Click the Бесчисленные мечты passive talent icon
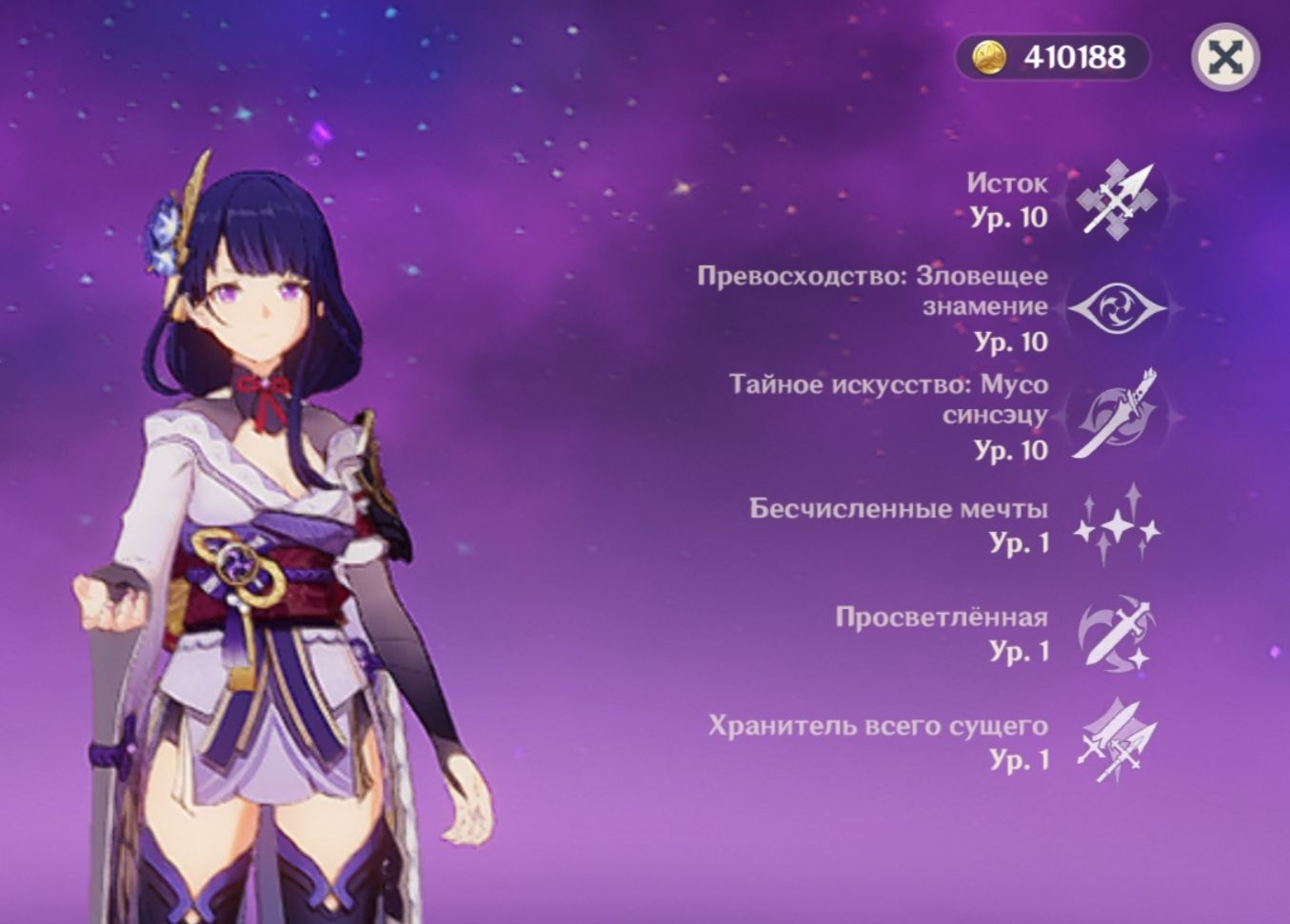Screen dimensions: 1290x924 pos(1119,529)
